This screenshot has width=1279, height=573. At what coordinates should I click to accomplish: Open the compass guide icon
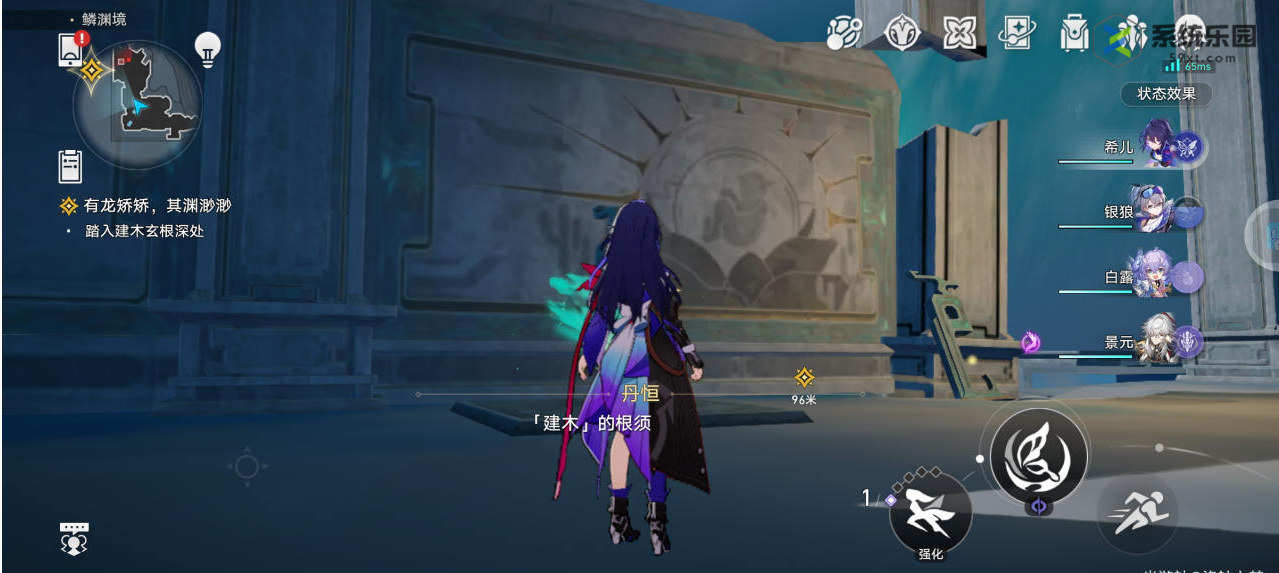point(901,33)
